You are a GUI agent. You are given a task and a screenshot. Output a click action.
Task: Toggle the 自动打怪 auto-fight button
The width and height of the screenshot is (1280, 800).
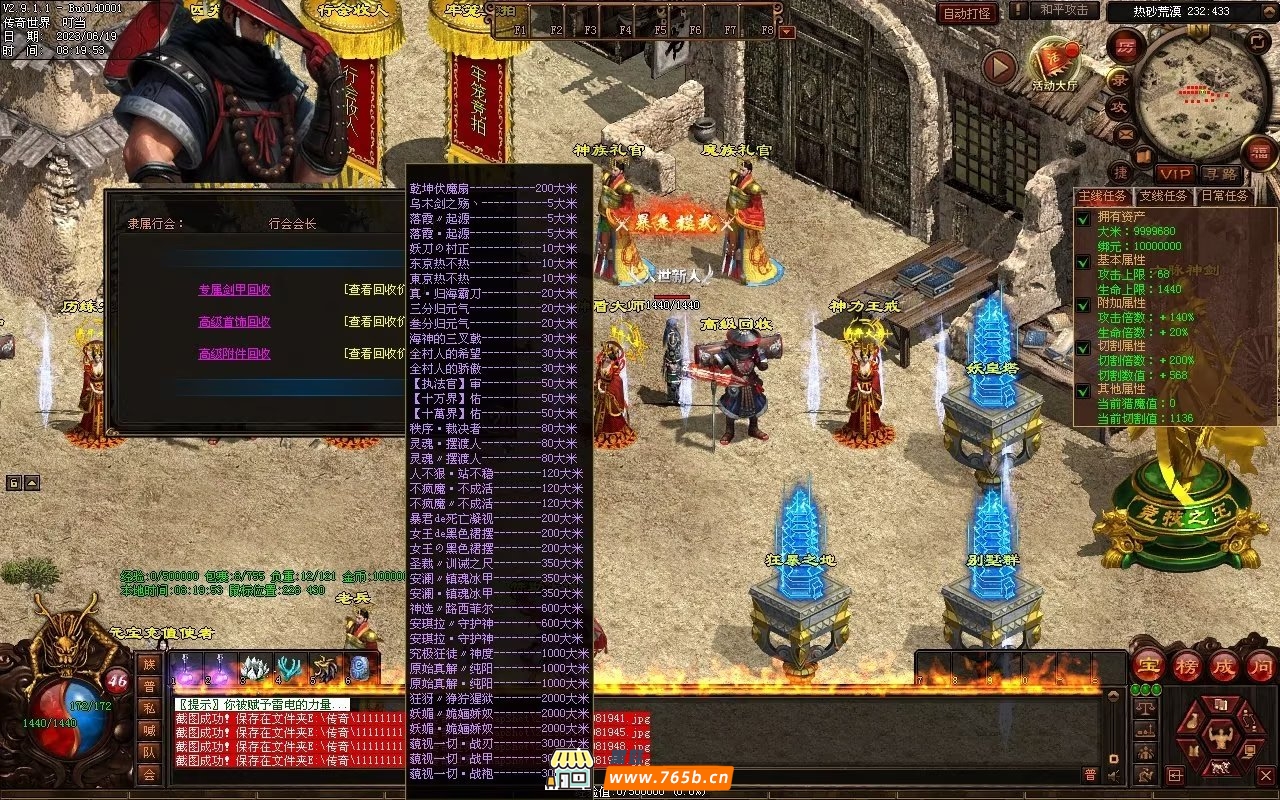pos(967,13)
